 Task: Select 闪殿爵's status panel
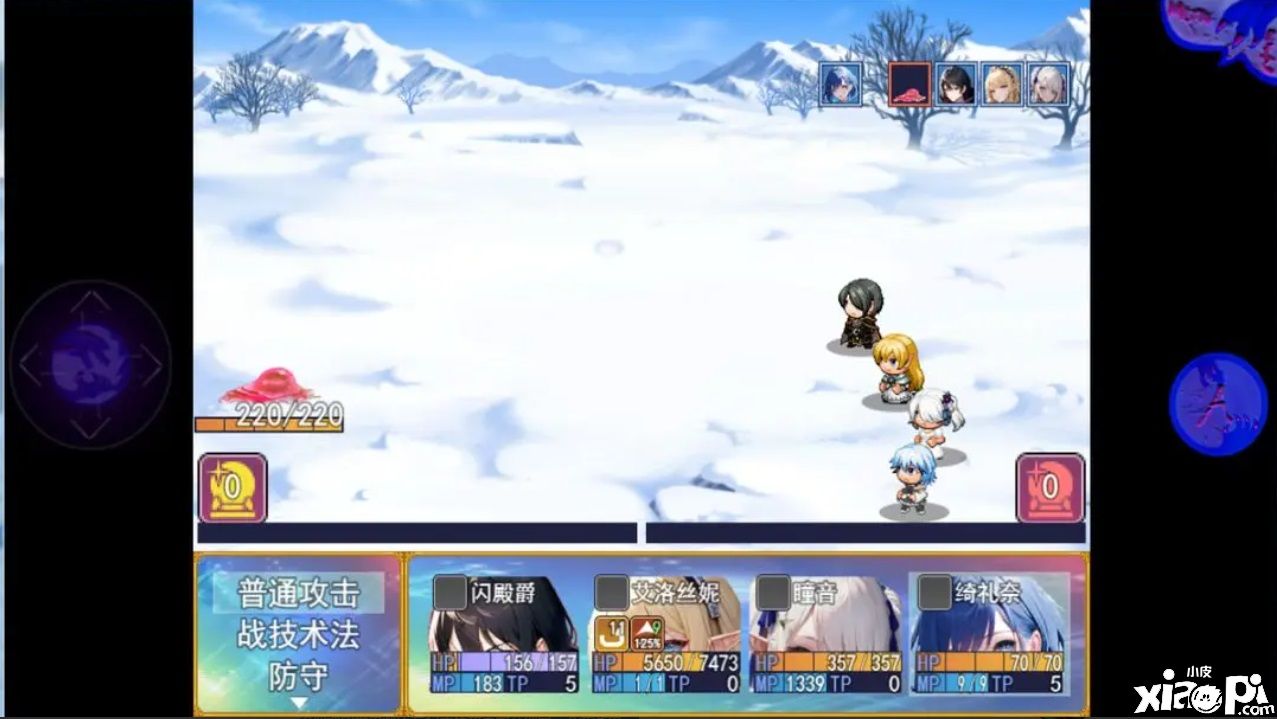[504, 635]
